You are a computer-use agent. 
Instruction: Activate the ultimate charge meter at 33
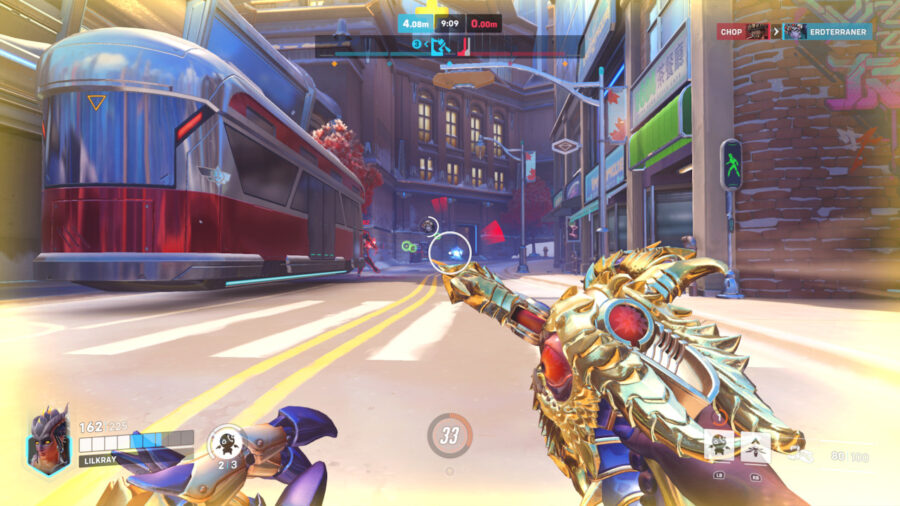coord(450,435)
